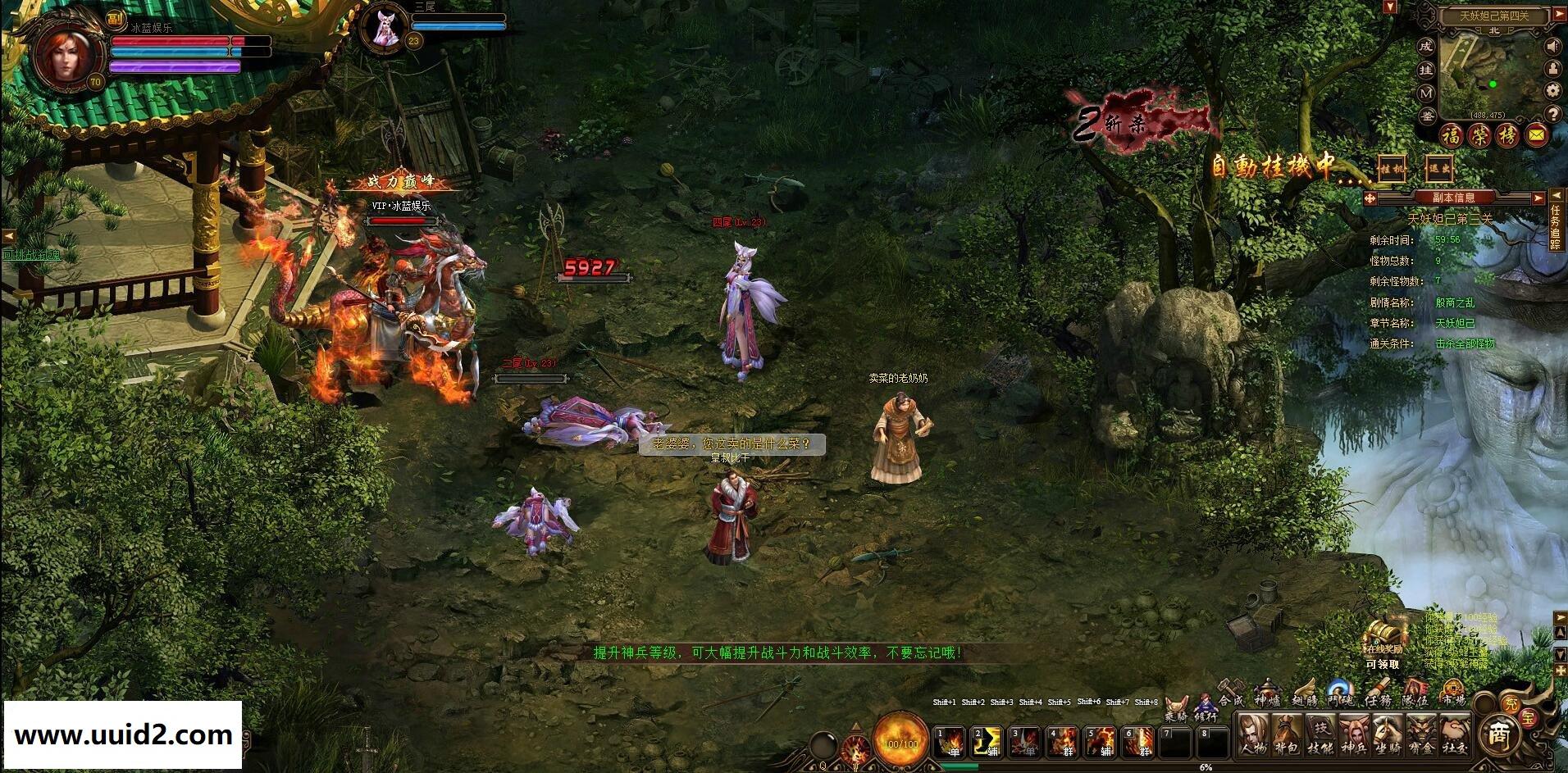Open the 福 welfare round button
Image resolution: width=1568 pixels, height=773 pixels.
(x=1453, y=134)
